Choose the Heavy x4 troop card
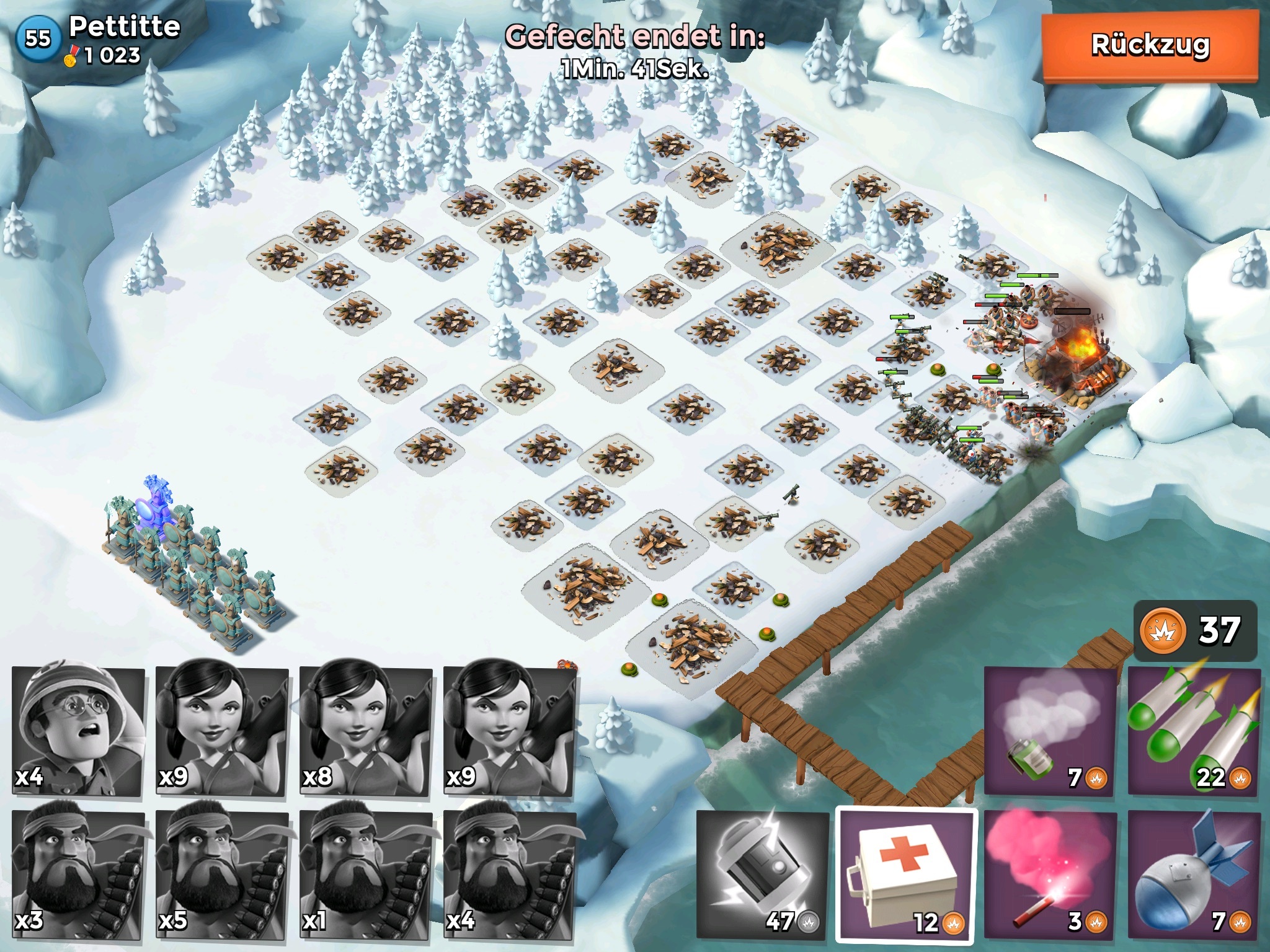 point(510,874)
